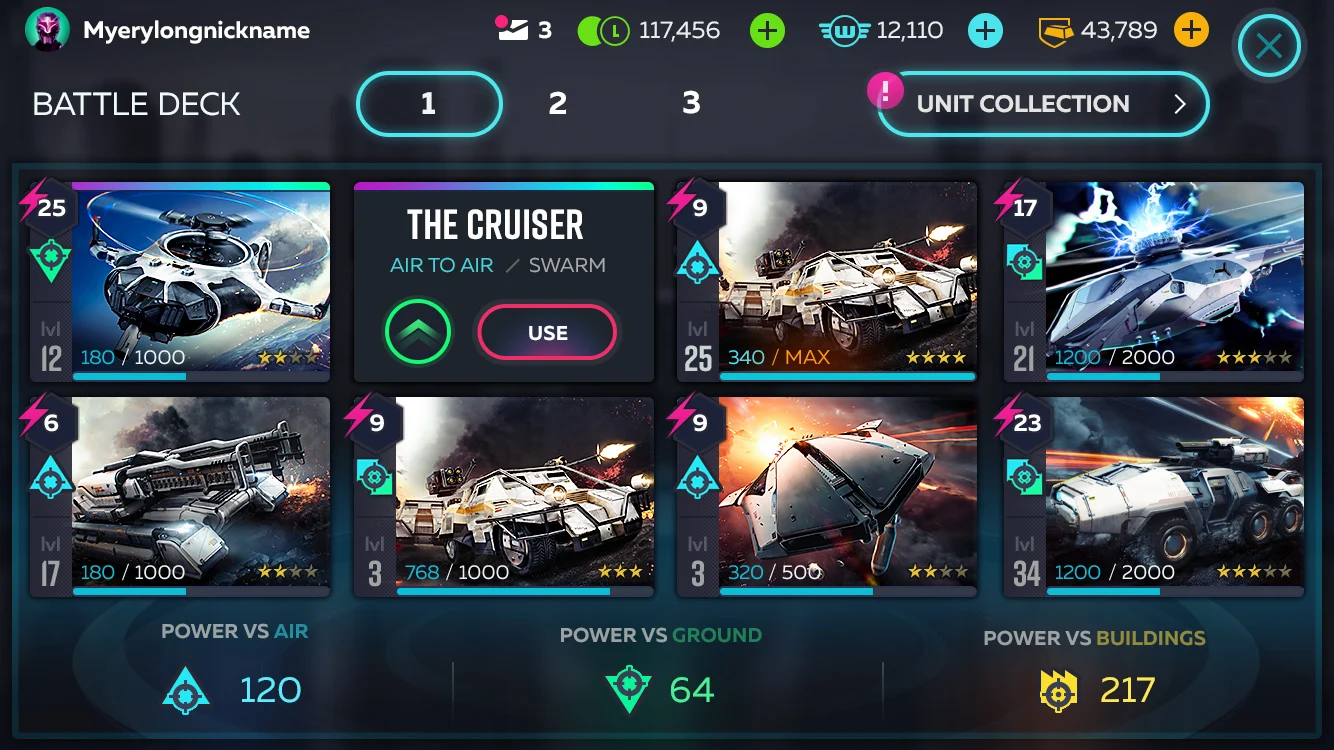
Task: Switch to battle deck 3
Action: [691, 103]
